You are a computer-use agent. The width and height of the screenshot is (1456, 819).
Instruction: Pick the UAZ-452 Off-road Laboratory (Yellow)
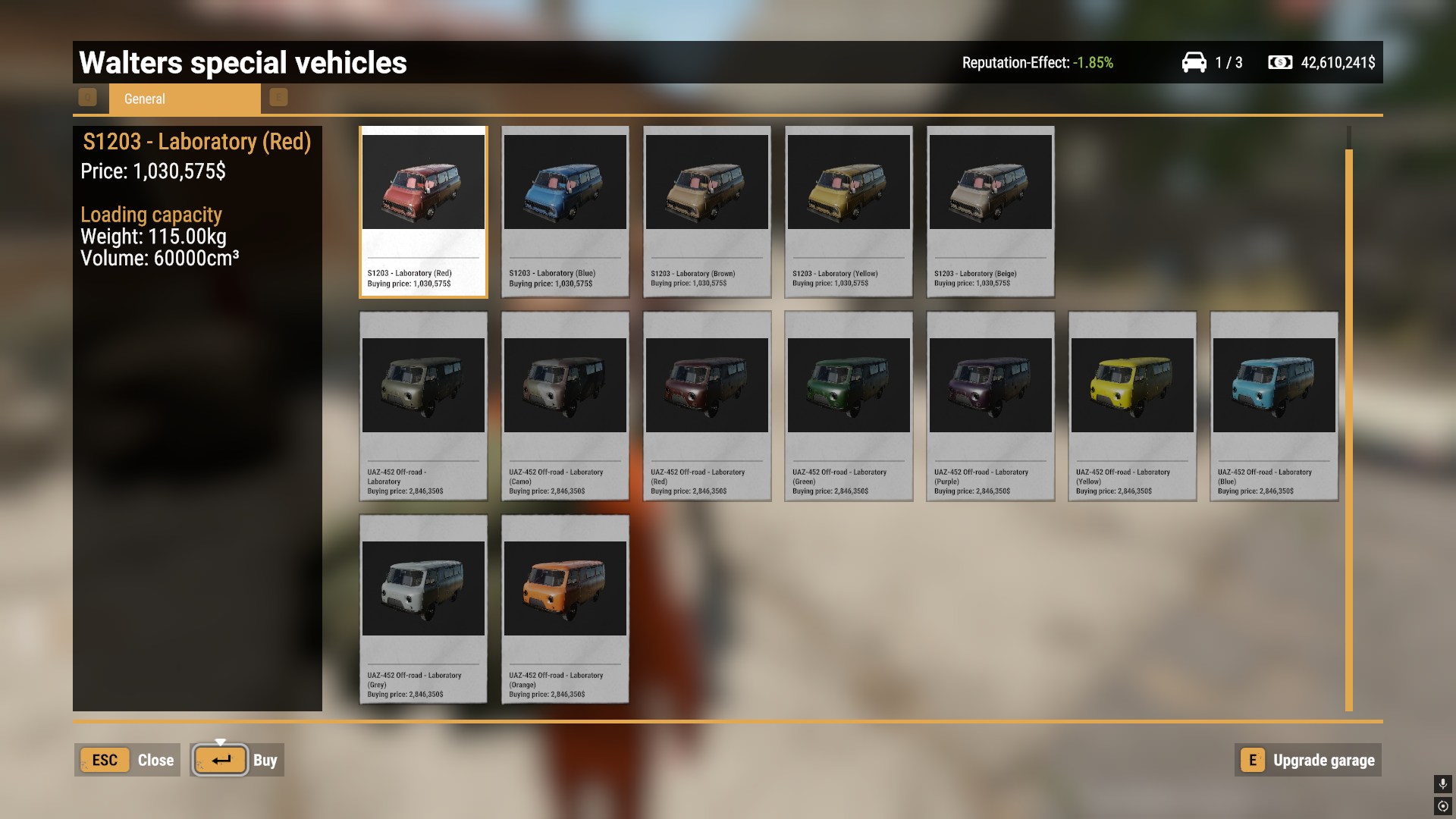(x=1132, y=406)
